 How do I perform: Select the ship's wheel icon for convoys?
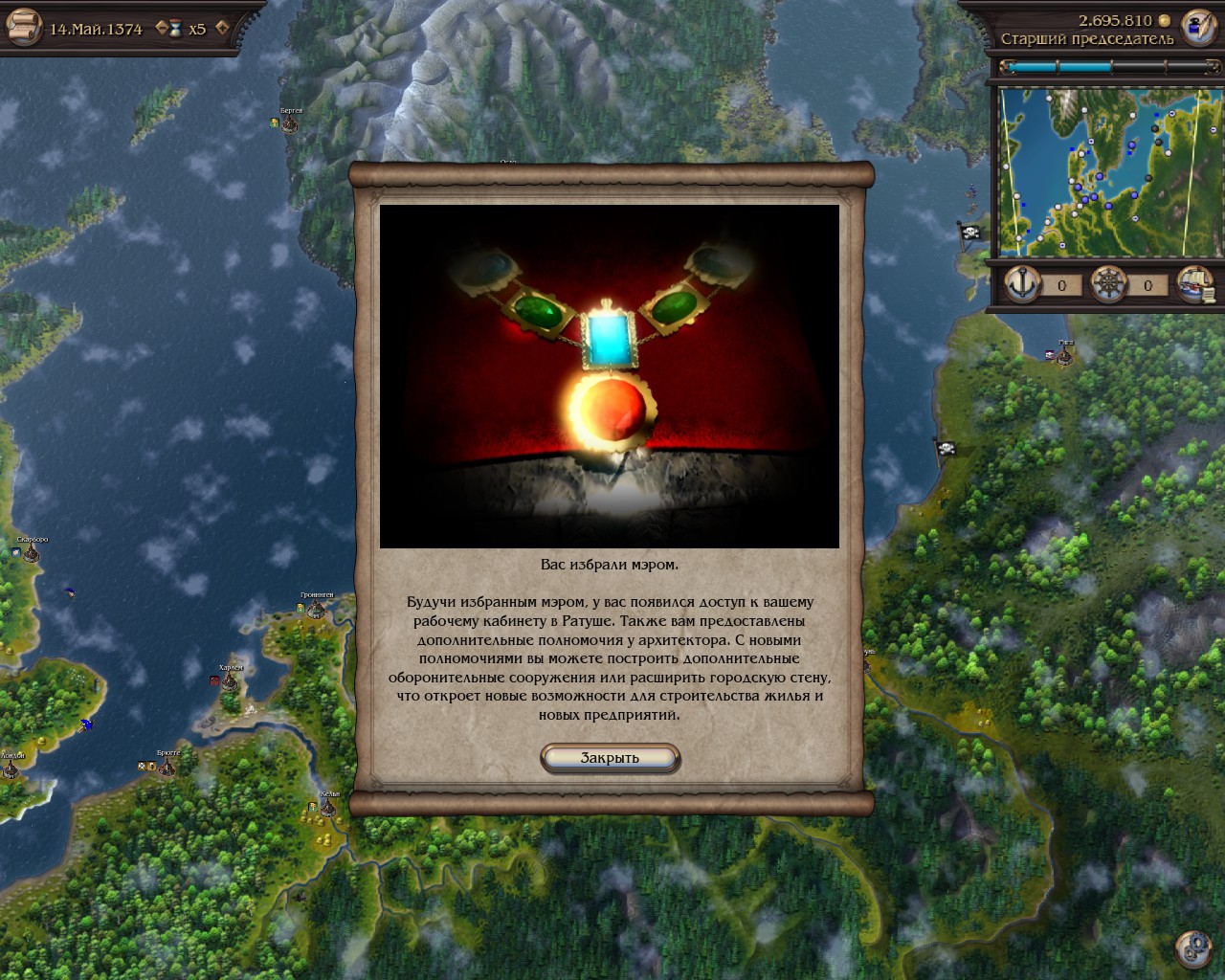(x=1108, y=284)
